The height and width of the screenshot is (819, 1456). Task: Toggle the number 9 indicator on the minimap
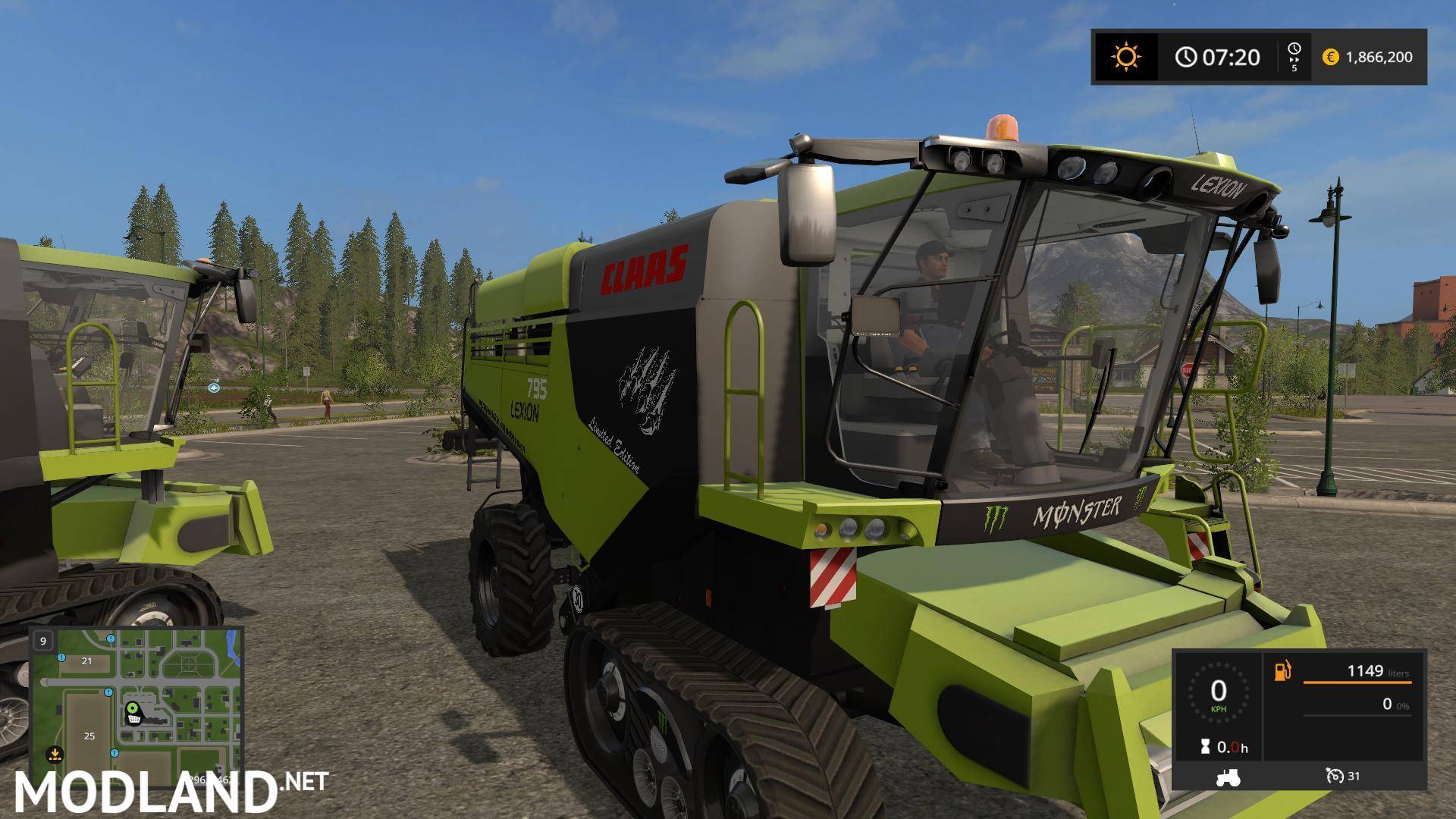[x=43, y=641]
